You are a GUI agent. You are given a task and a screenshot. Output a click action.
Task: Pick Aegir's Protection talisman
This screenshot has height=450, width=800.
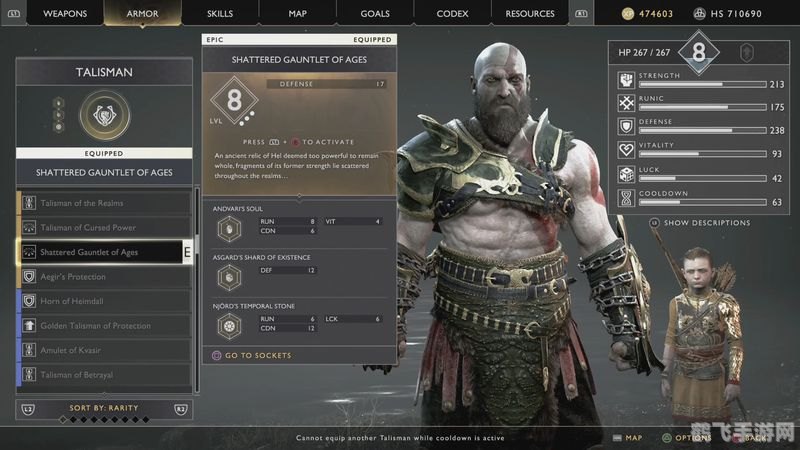104,277
